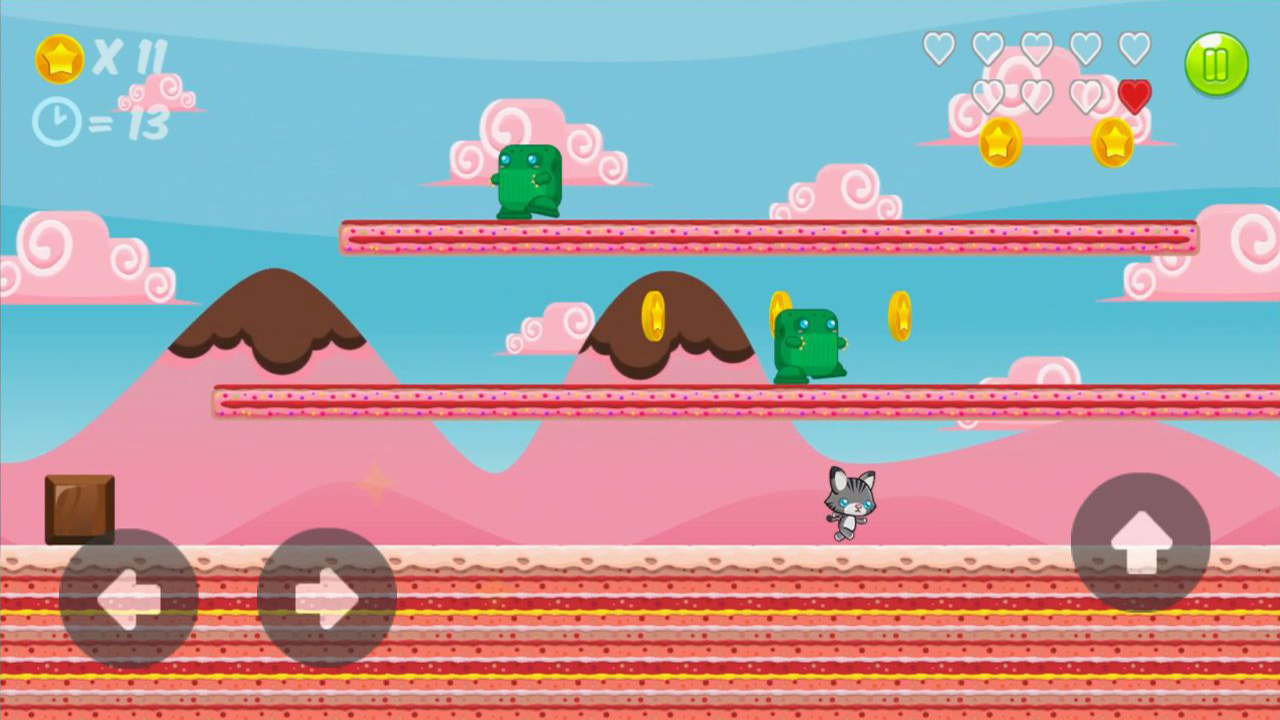Tap the red filled heart
This screenshot has height=720, width=1280.
[1135, 96]
